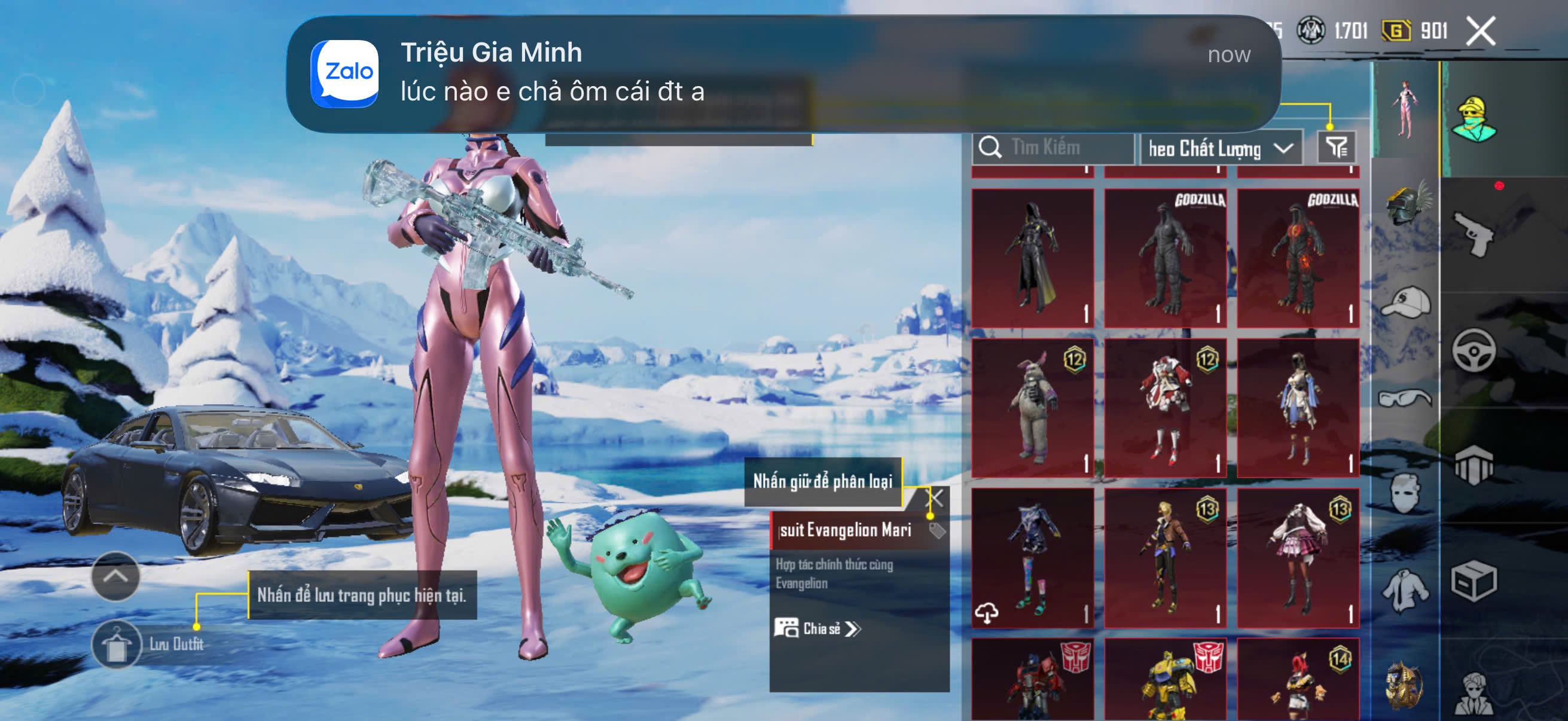Select the pink skirt level 13 outfit
The width and height of the screenshot is (1568, 721).
[x=1297, y=557]
